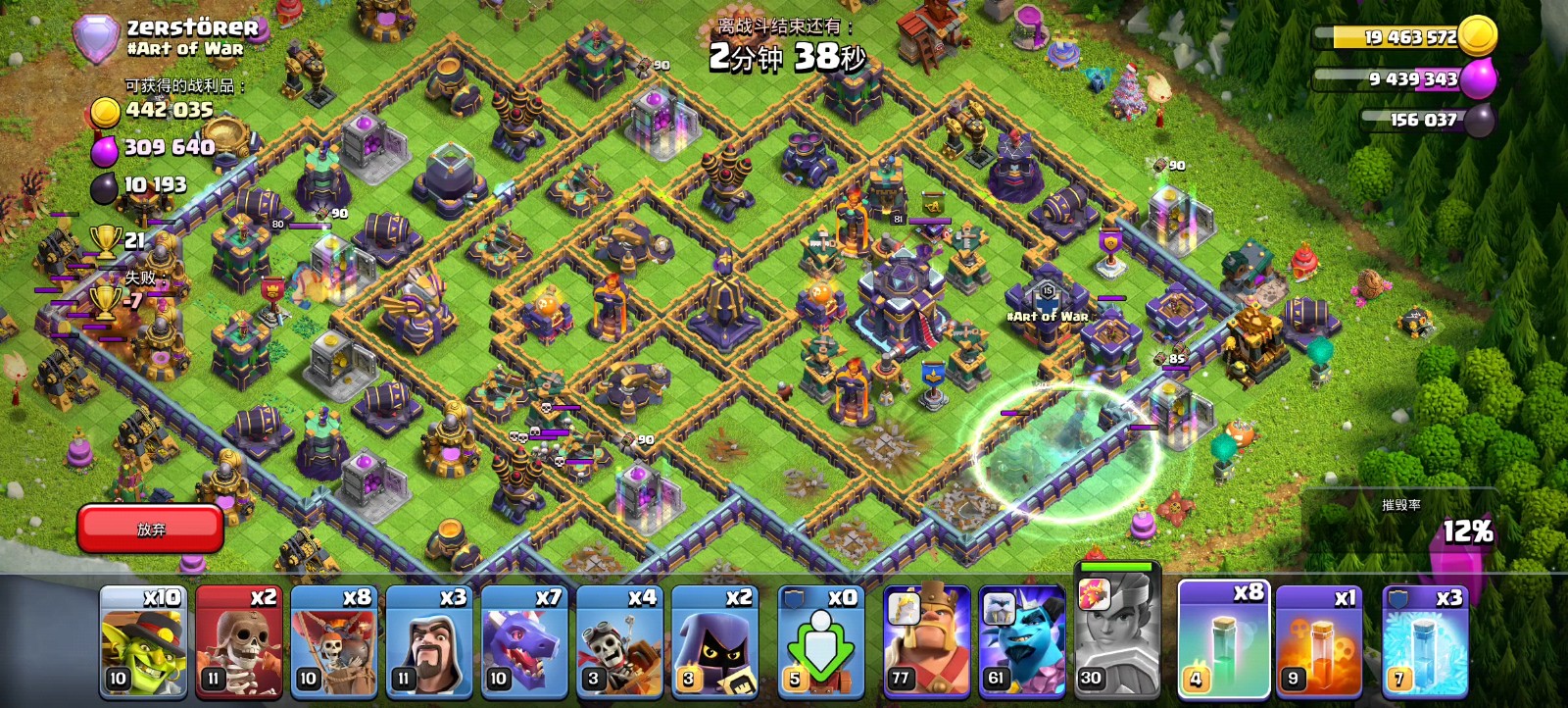The height and width of the screenshot is (708, 1568).
Task: Select the Balloon troop card
Action: pyautogui.click(x=333, y=642)
